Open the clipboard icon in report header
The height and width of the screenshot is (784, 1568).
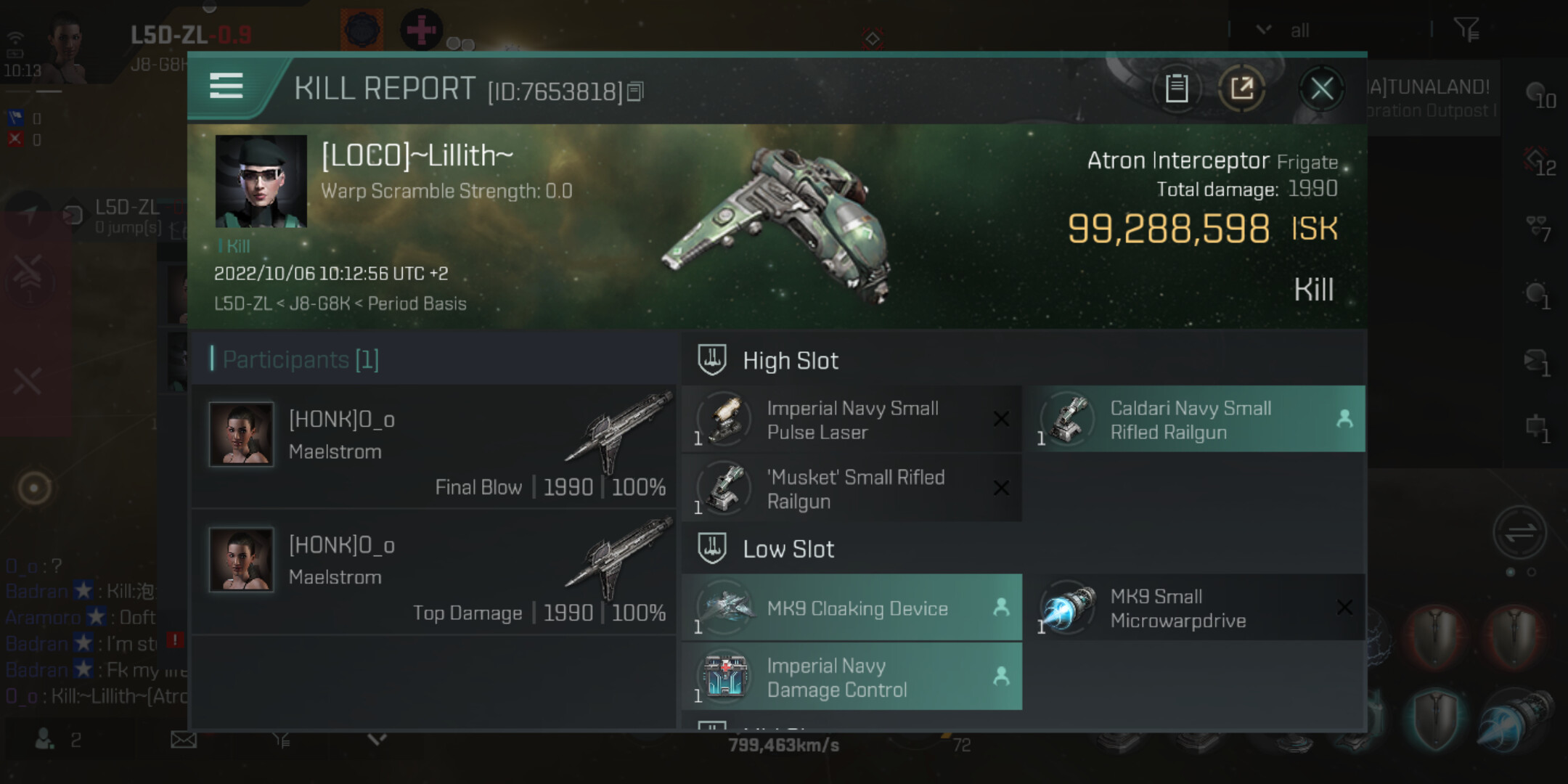click(1176, 89)
